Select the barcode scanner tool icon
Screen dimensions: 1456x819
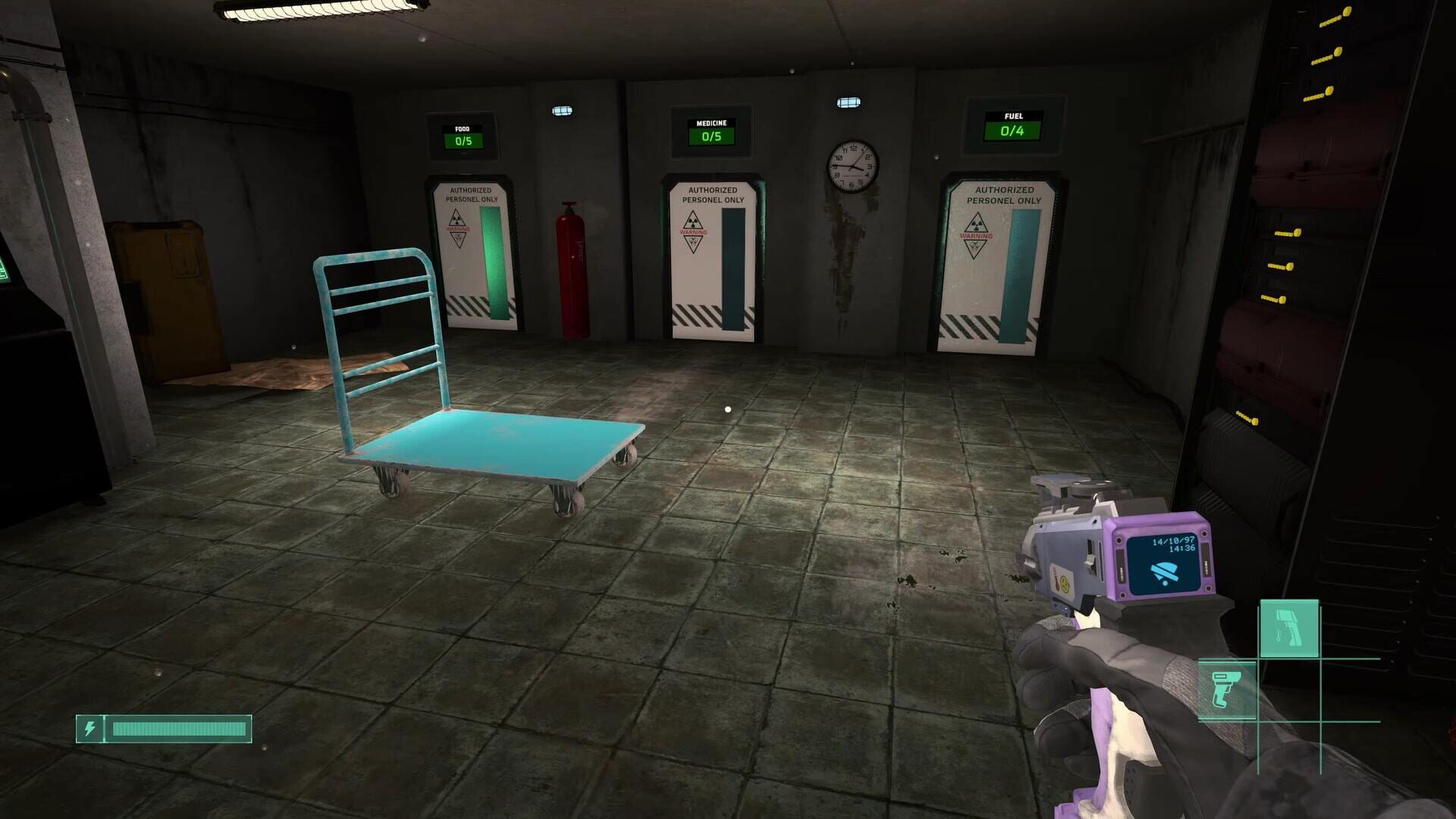(1227, 690)
